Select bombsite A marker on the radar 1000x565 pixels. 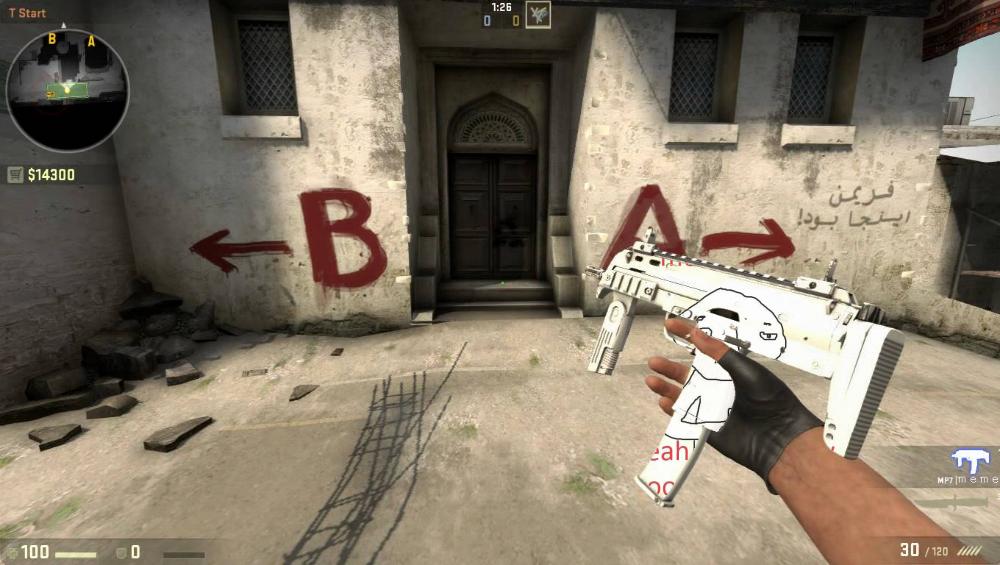click(x=91, y=41)
